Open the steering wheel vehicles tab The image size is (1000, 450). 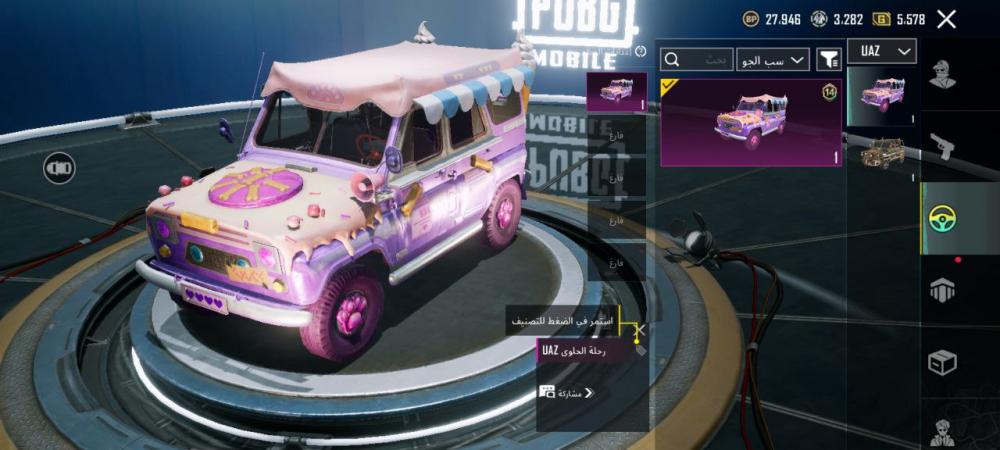(942, 217)
